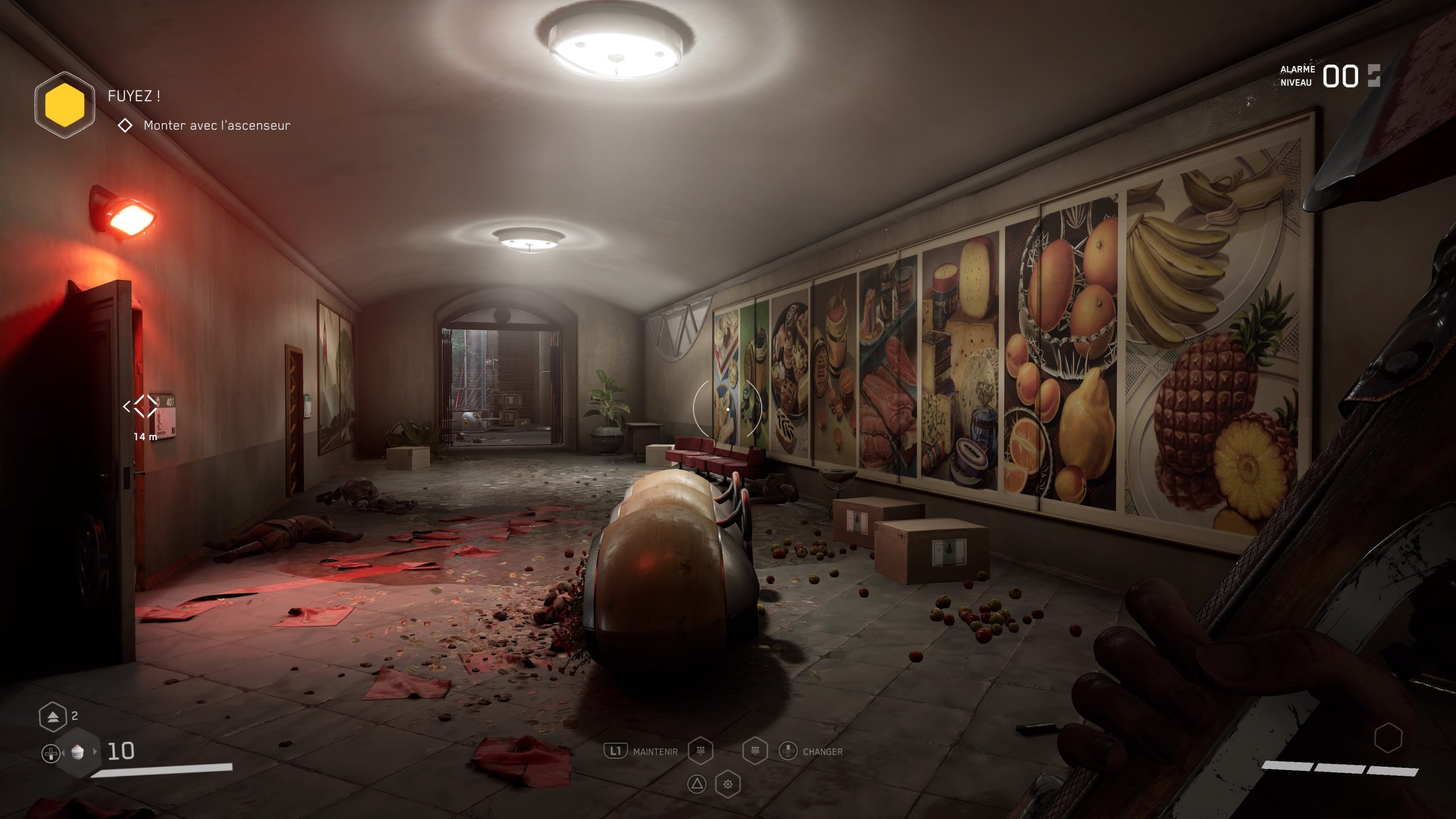Select the left ability power hexagon icon

pos(700,752)
